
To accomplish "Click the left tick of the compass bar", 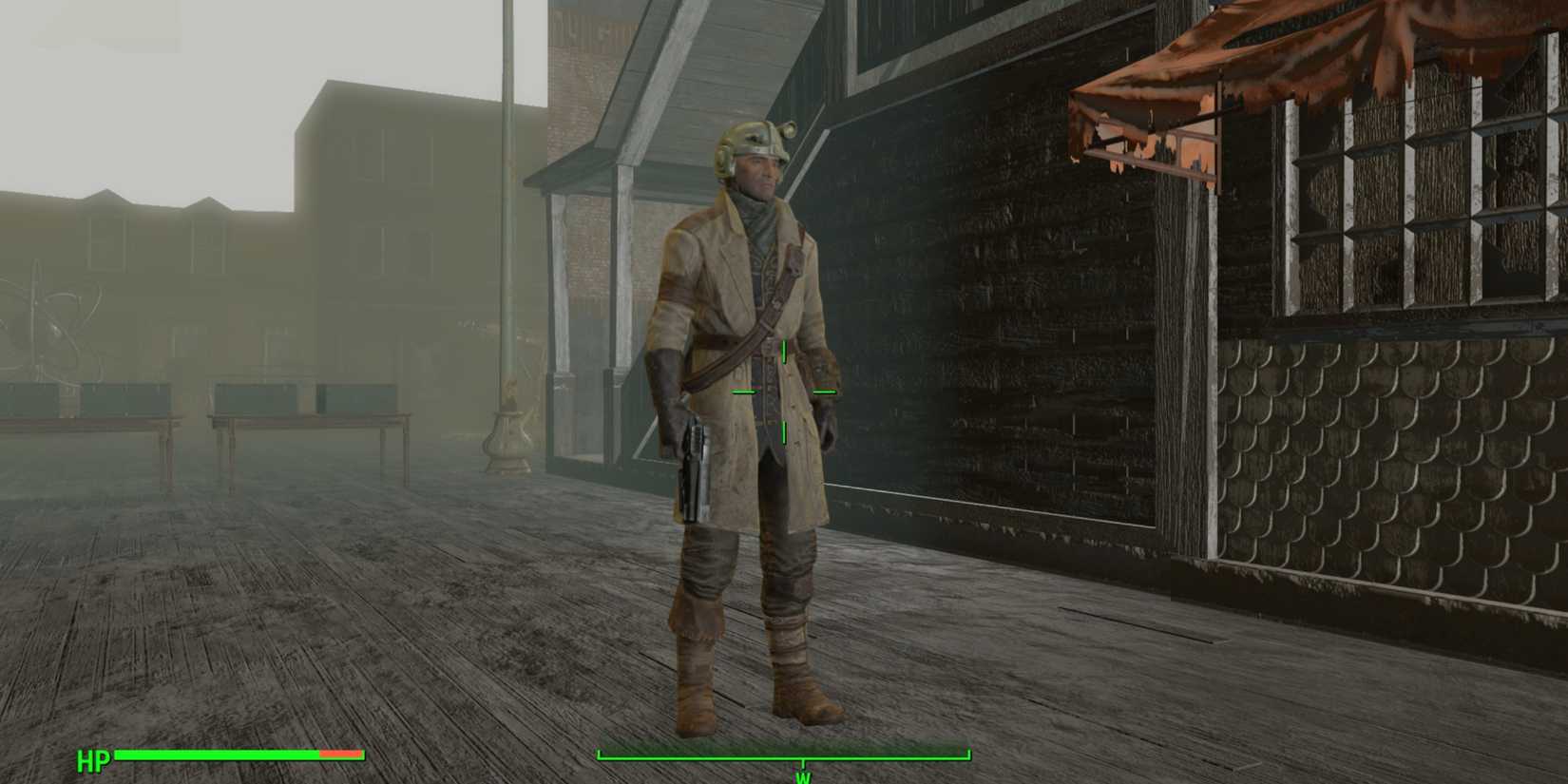I will 601,754.
